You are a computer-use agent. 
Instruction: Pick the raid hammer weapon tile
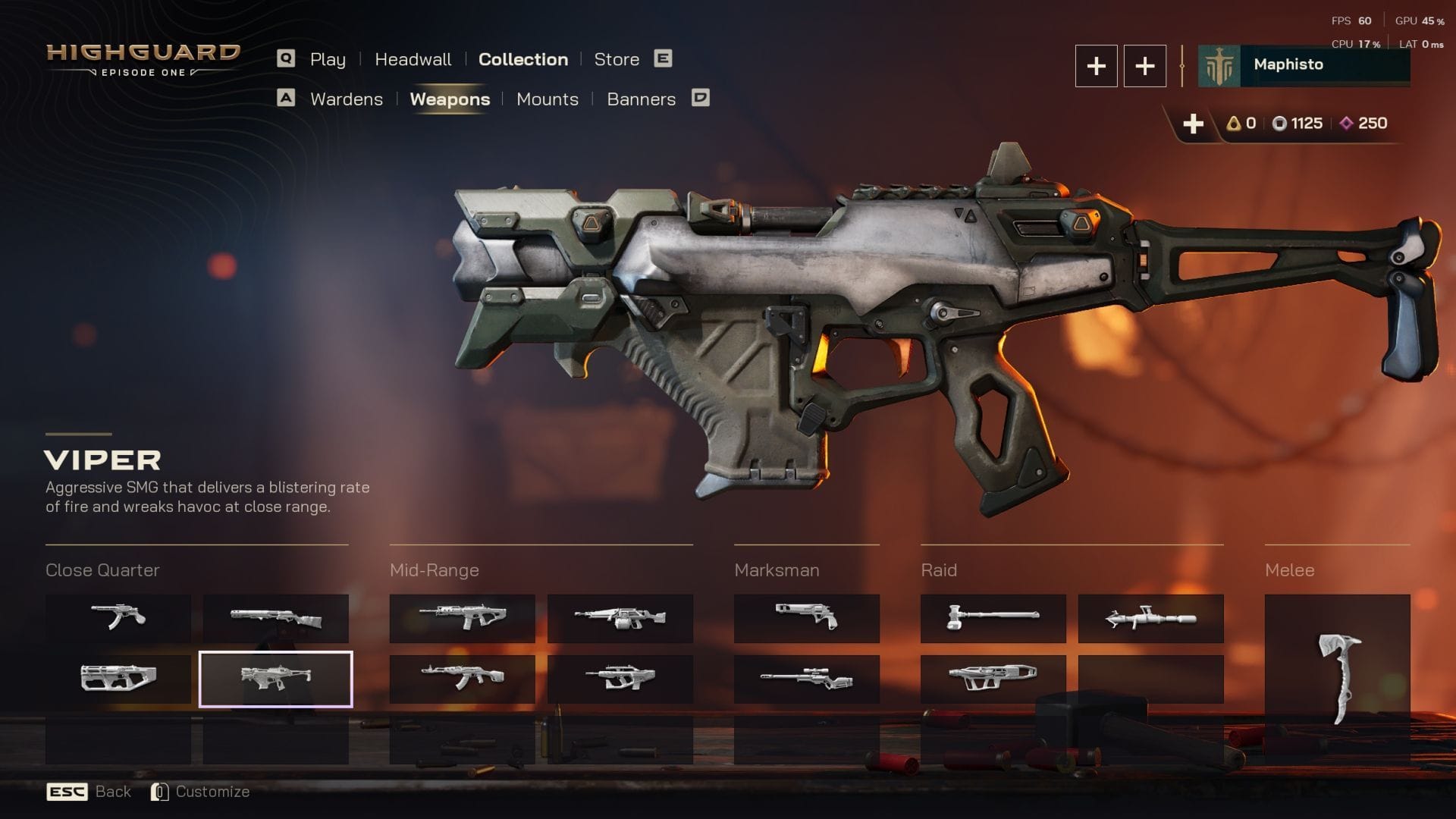pos(993,618)
